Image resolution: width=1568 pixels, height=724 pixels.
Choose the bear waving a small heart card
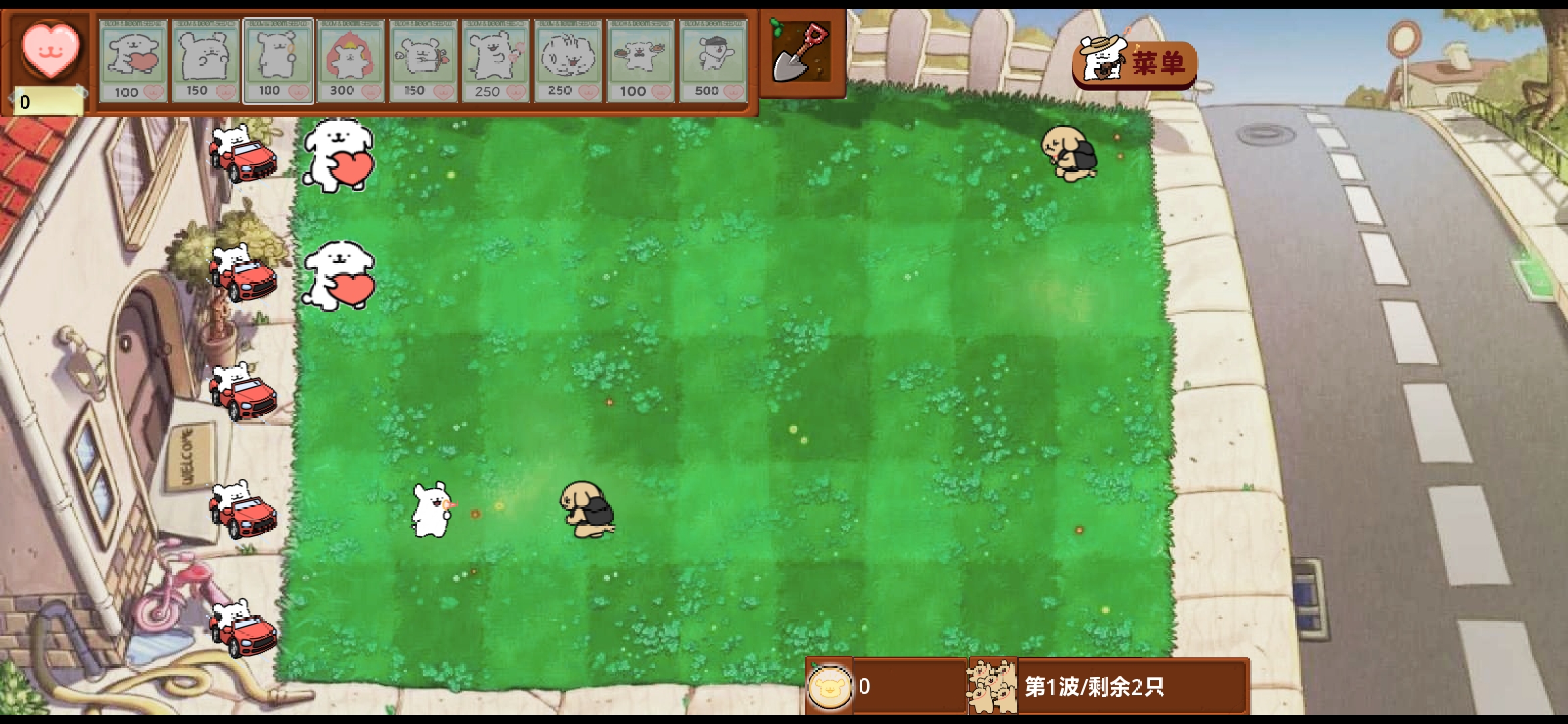click(495, 60)
